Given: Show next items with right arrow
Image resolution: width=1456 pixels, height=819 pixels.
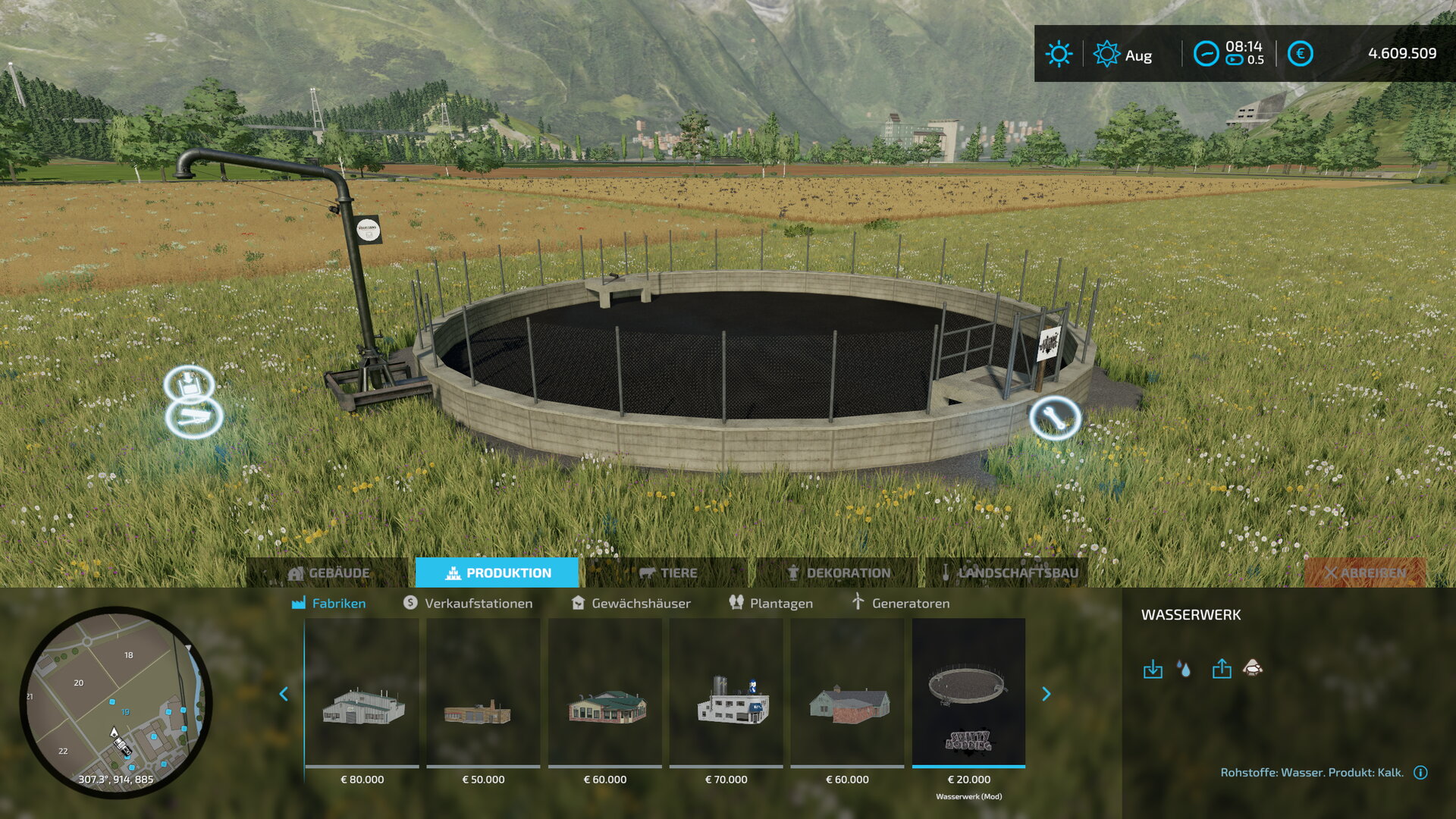Looking at the screenshot, I should coord(1046,694).
